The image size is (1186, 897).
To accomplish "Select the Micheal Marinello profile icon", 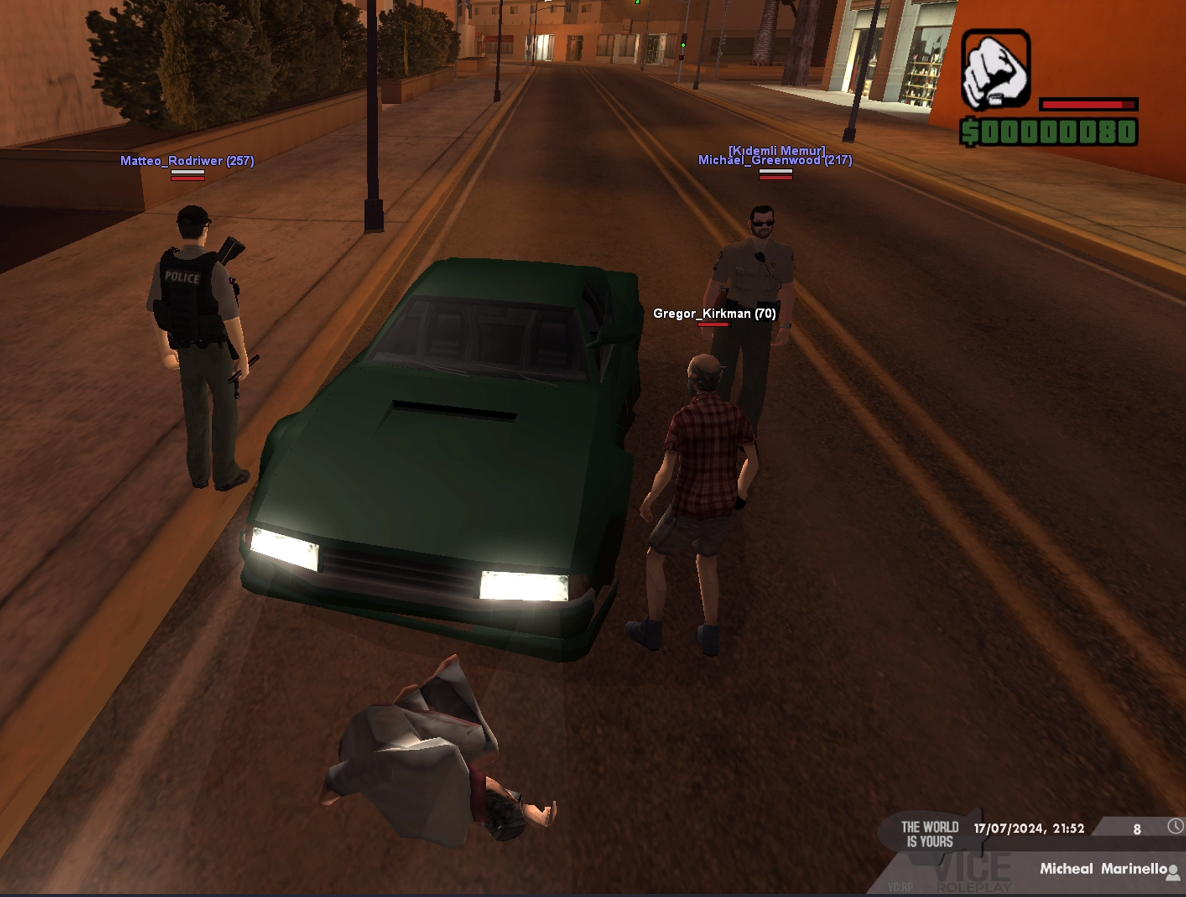I will click(1173, 871).
